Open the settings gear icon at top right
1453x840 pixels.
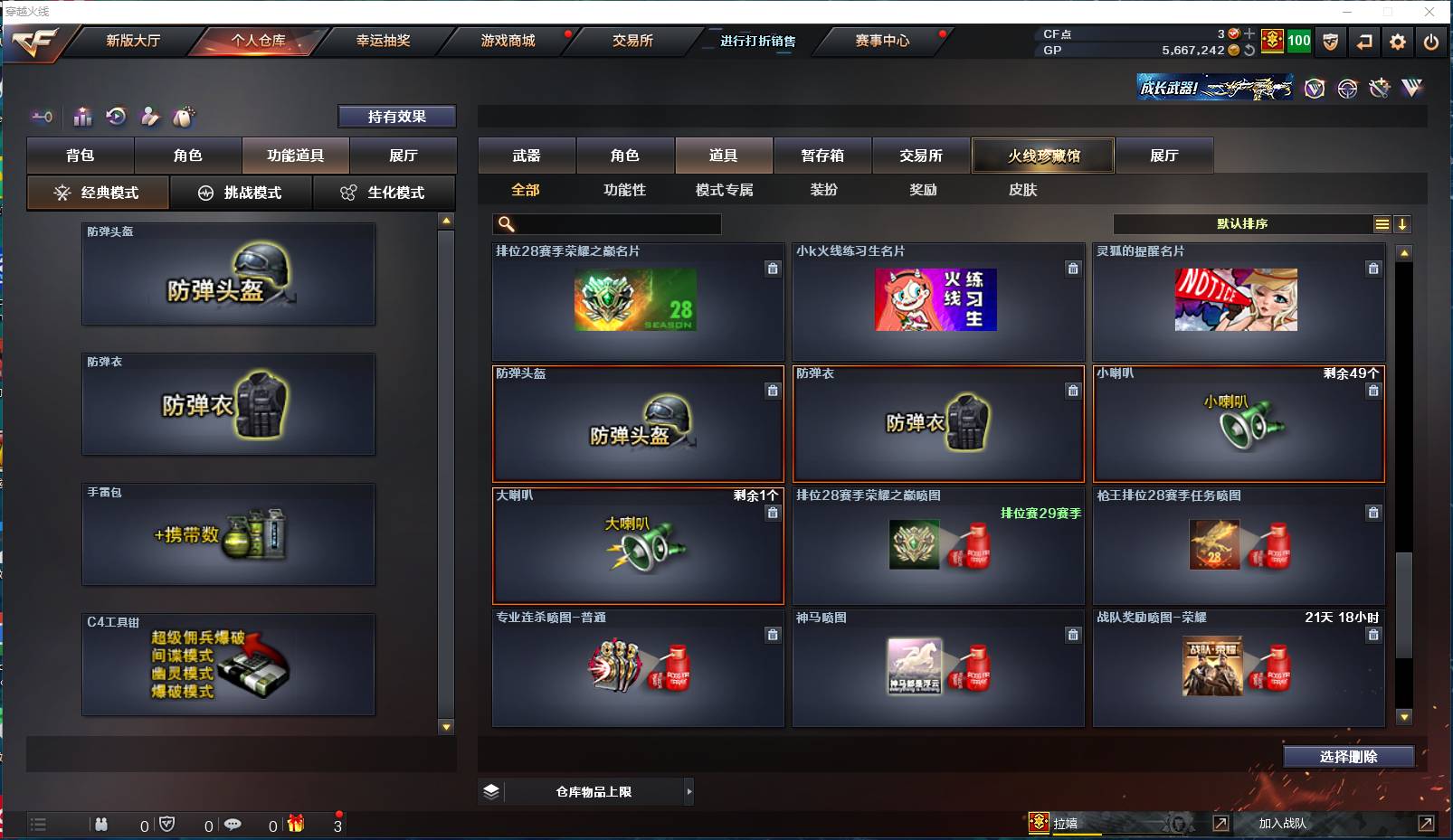click(1396, 42)
